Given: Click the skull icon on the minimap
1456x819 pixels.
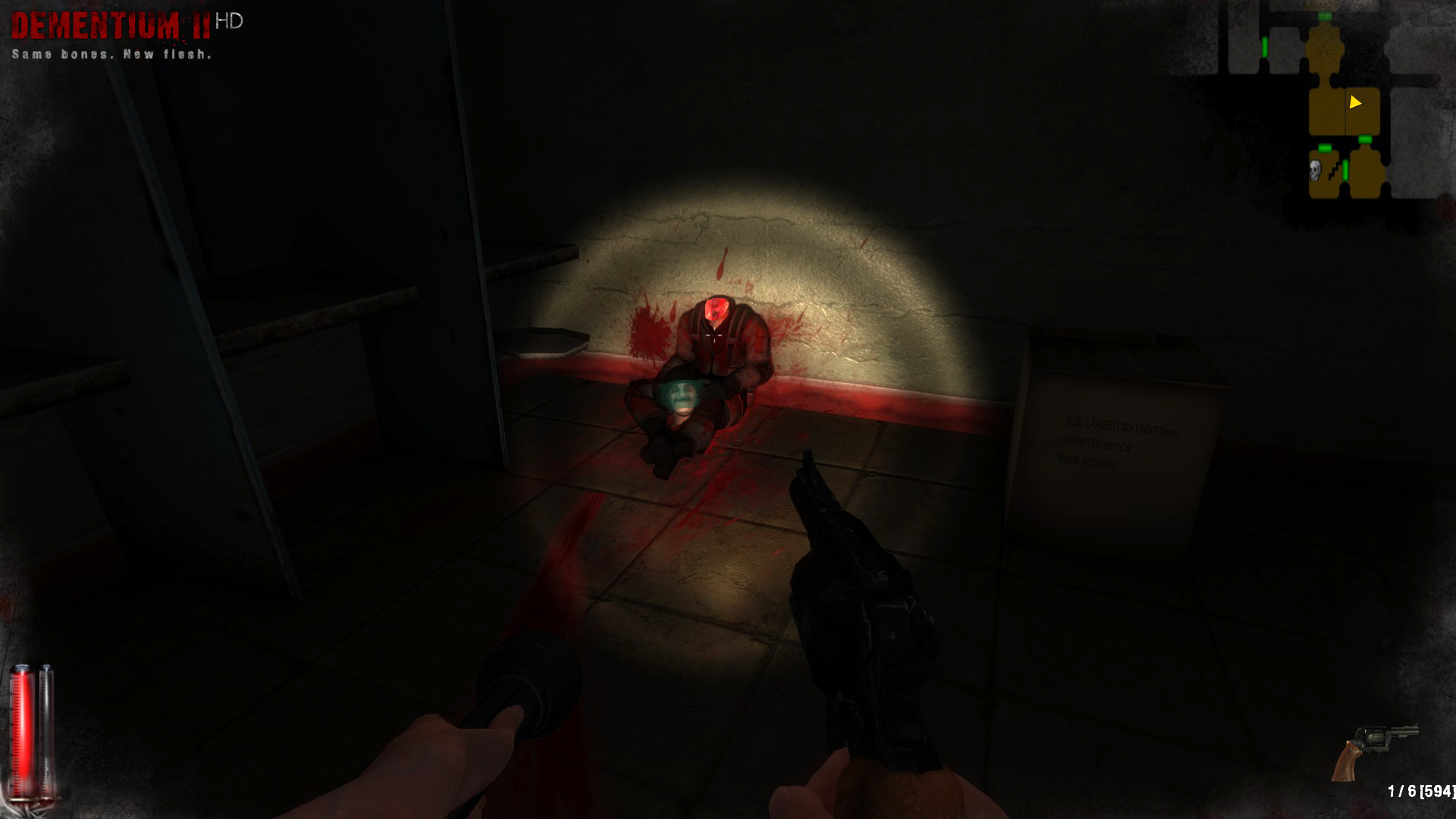Looking at the screenshot, I should (1315, 170).
